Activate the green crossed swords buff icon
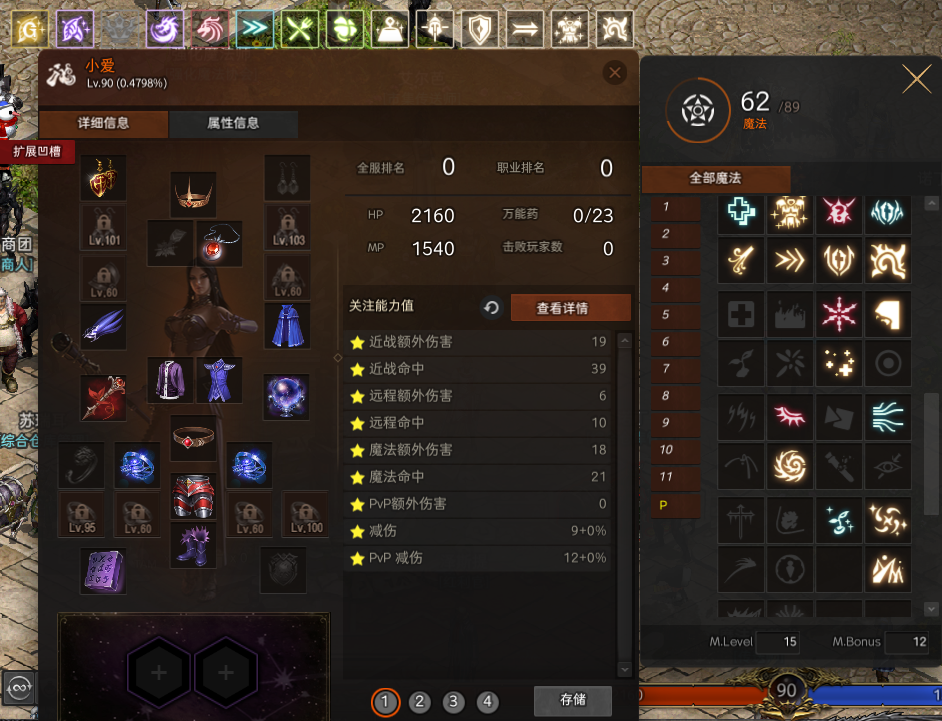 [x=299, y=30]
